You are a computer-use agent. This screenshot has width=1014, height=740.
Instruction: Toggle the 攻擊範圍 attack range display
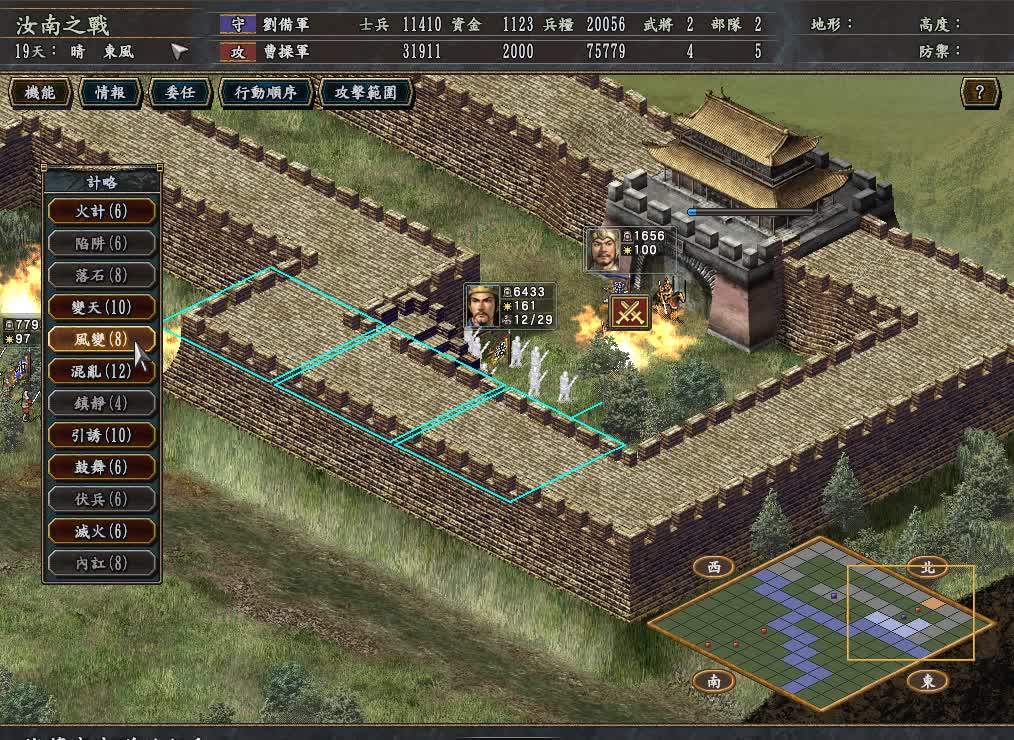[x=366, y=93]
